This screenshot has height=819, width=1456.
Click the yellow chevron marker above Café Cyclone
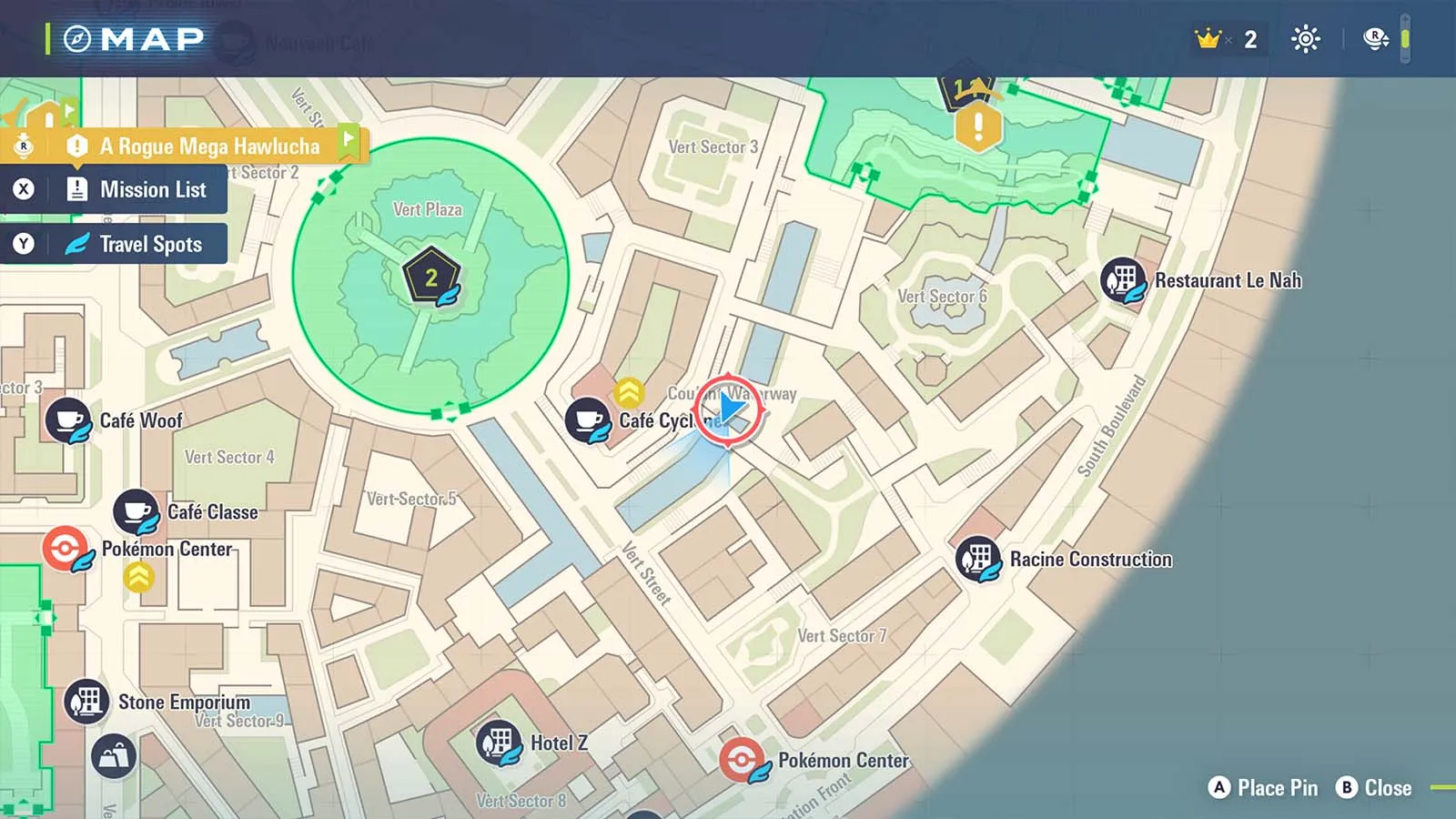click(x=629, y=392)
